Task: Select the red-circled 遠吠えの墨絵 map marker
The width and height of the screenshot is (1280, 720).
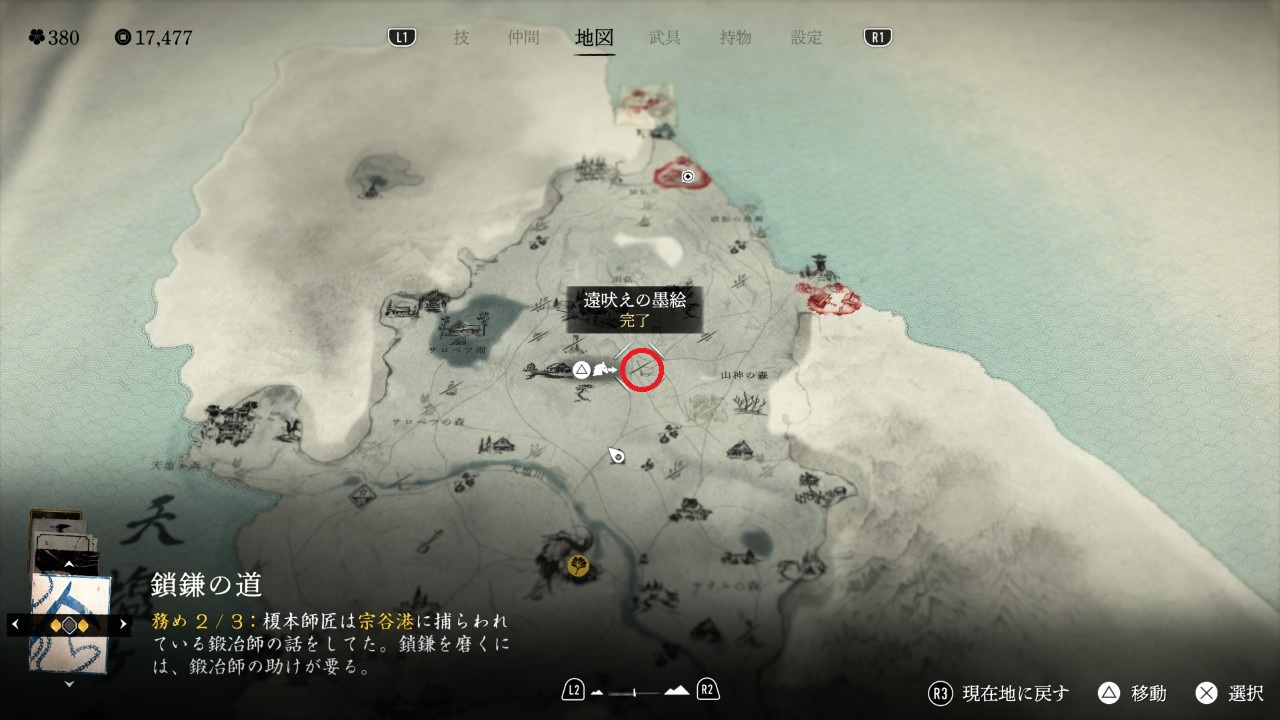Action: [642, 370]
